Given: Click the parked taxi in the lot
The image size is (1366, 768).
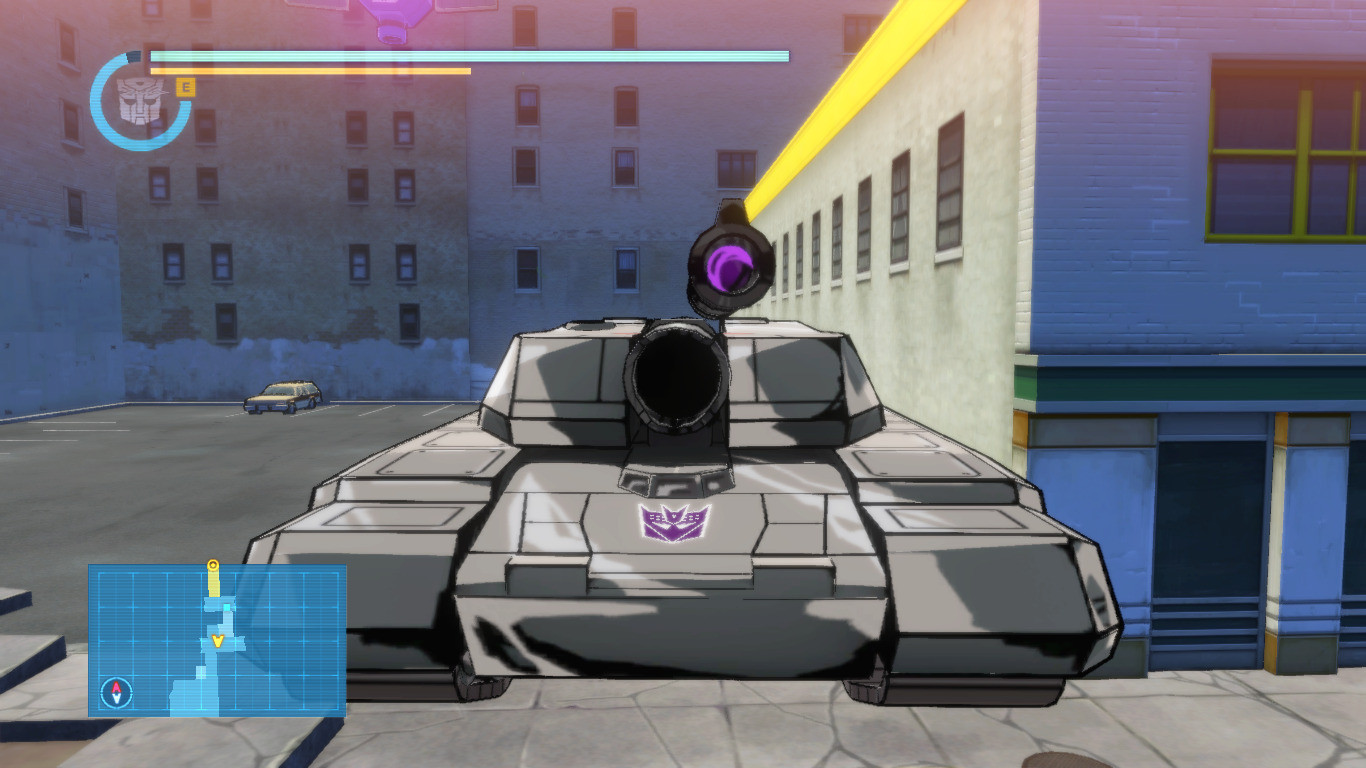Looking at the screenshot, I should 280,398.
